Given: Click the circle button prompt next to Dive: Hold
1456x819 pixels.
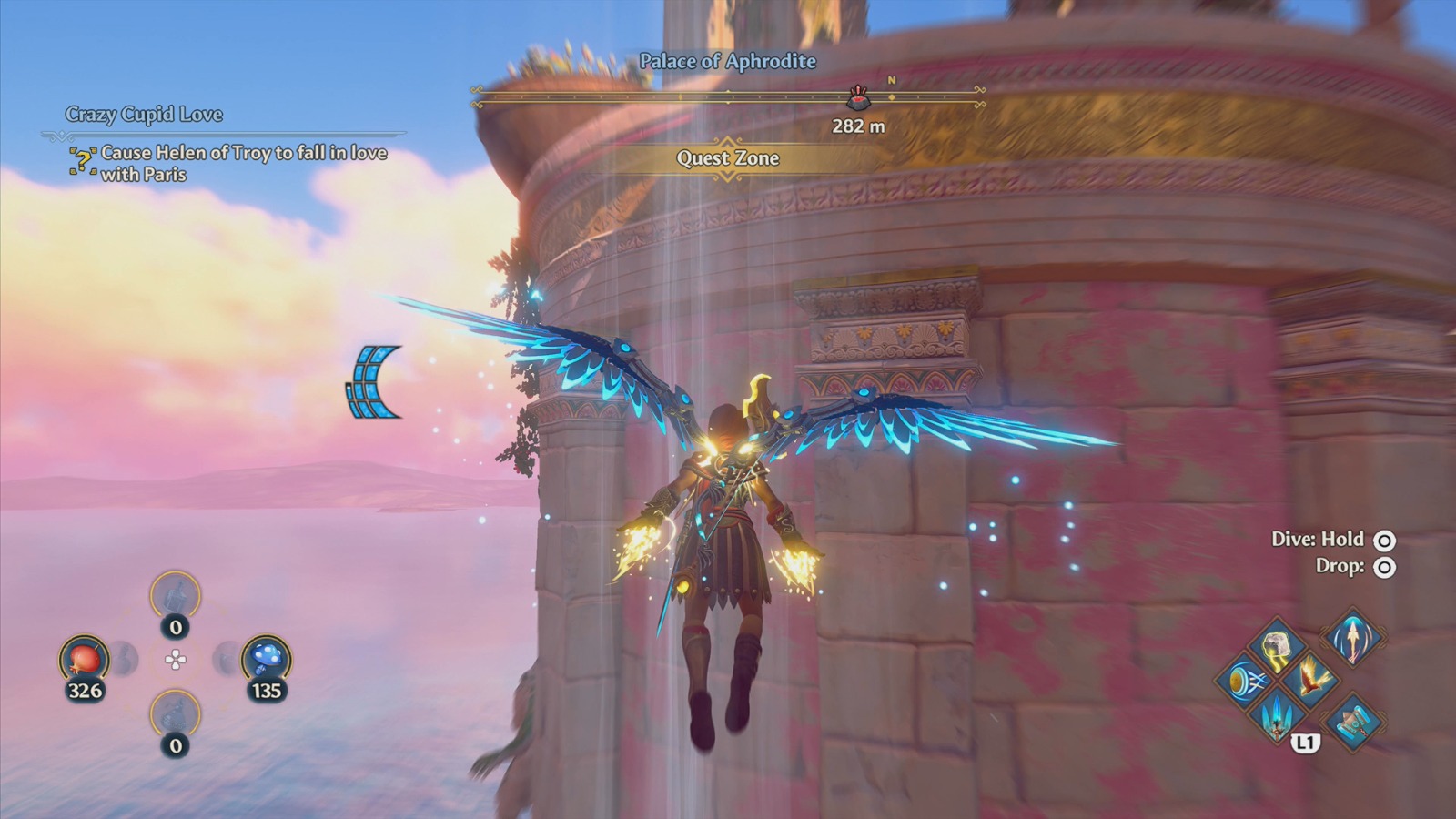Looking at the screenshot, I should (1384, 539).
